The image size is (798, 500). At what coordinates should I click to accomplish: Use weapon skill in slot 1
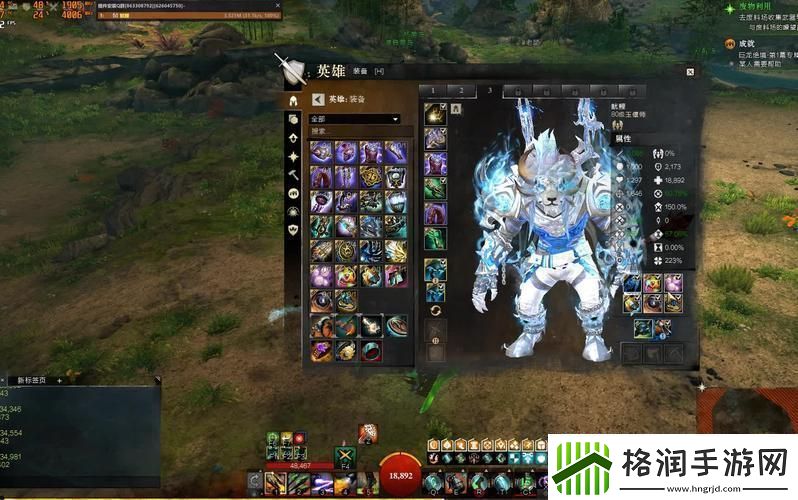[278, 484]
